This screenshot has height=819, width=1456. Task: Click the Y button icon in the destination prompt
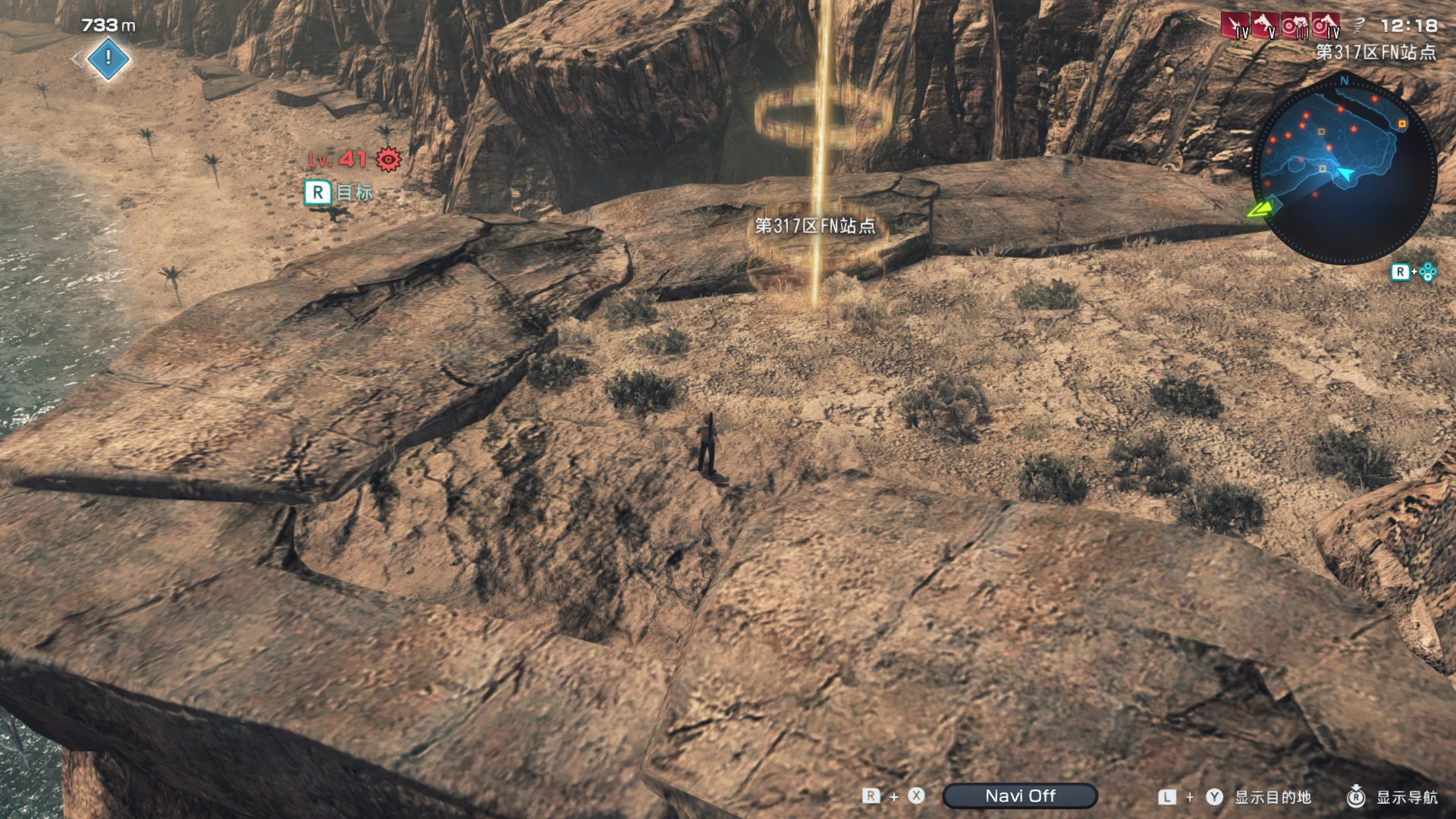pos(1214,797)
